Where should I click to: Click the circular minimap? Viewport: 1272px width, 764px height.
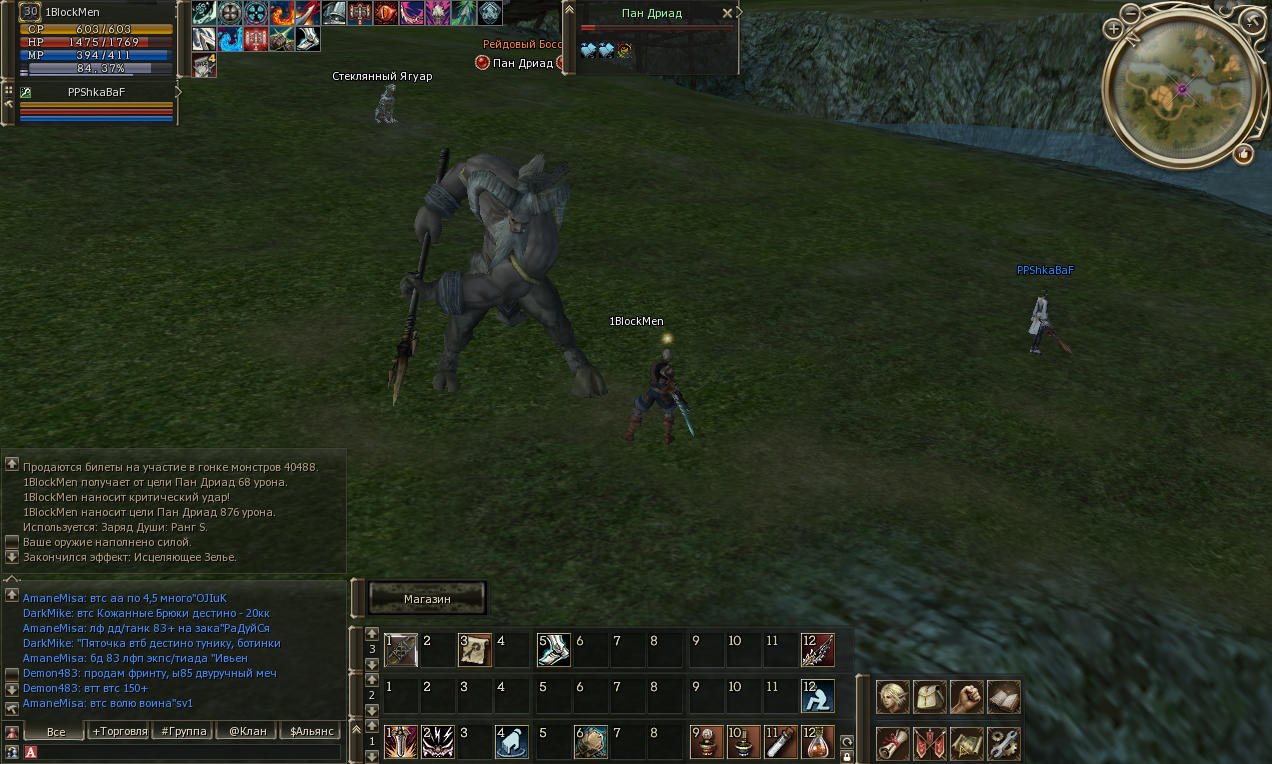click(x=1181, y=89)
